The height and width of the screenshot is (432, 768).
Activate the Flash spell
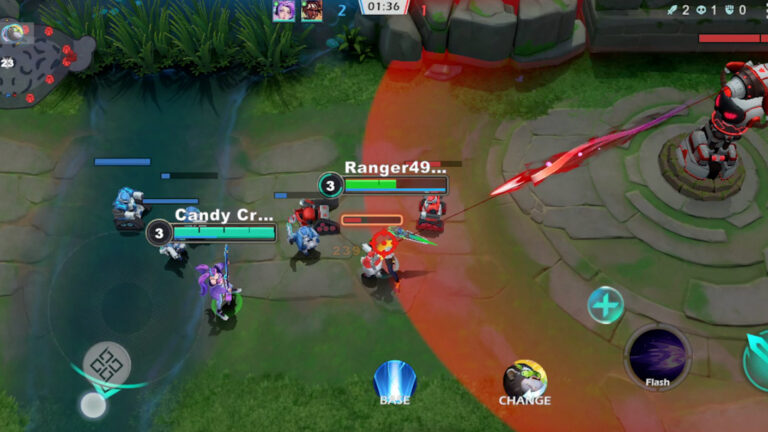(657, 356)
